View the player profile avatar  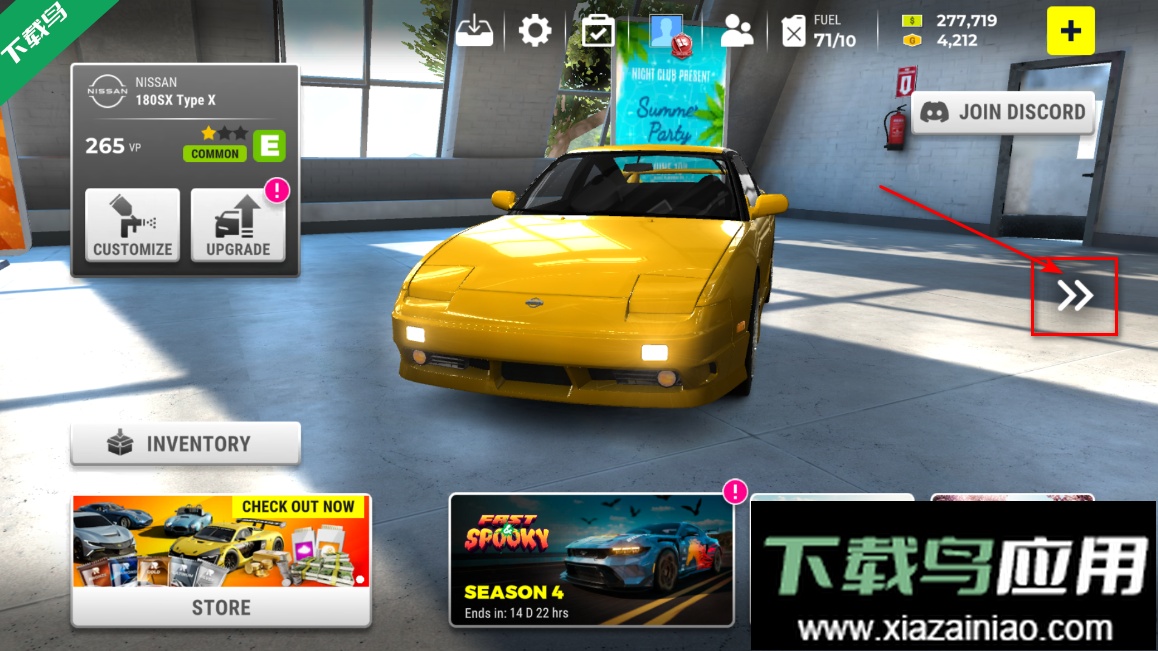pos(666,31)
